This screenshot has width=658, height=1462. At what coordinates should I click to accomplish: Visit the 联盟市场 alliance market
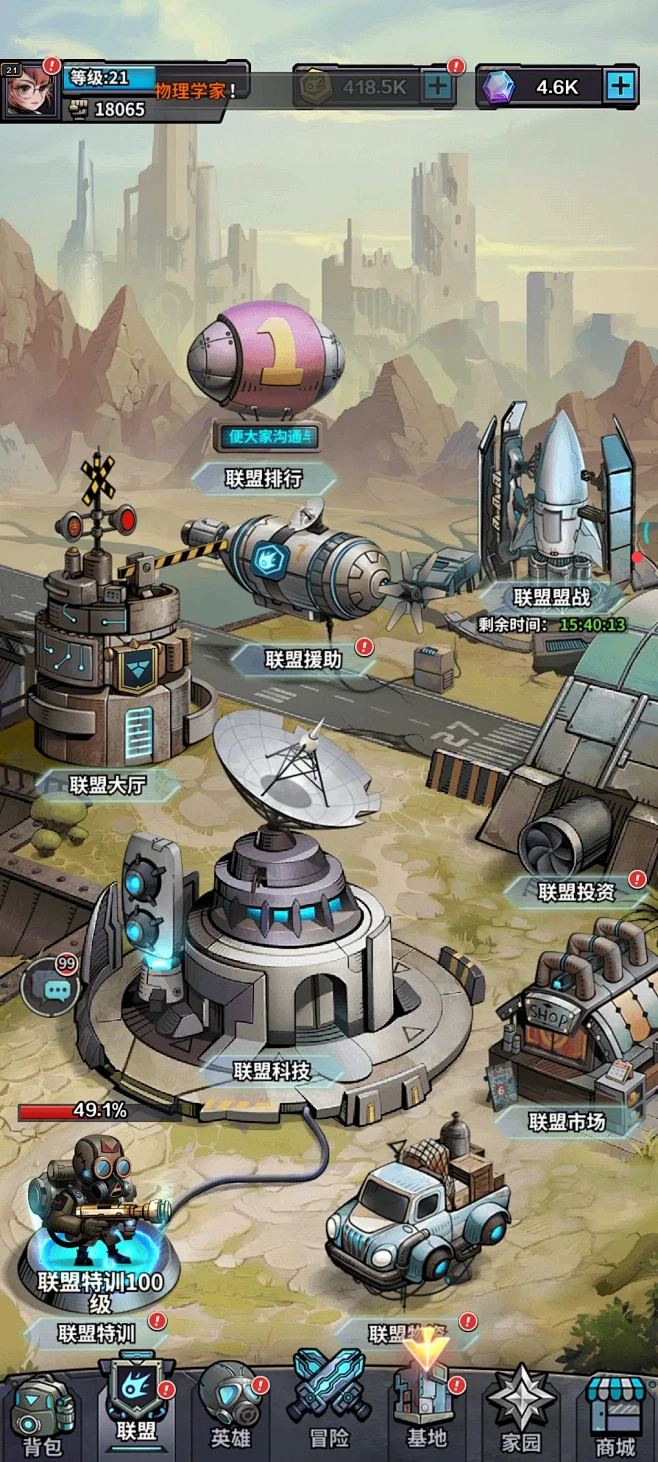(567, 1122)
